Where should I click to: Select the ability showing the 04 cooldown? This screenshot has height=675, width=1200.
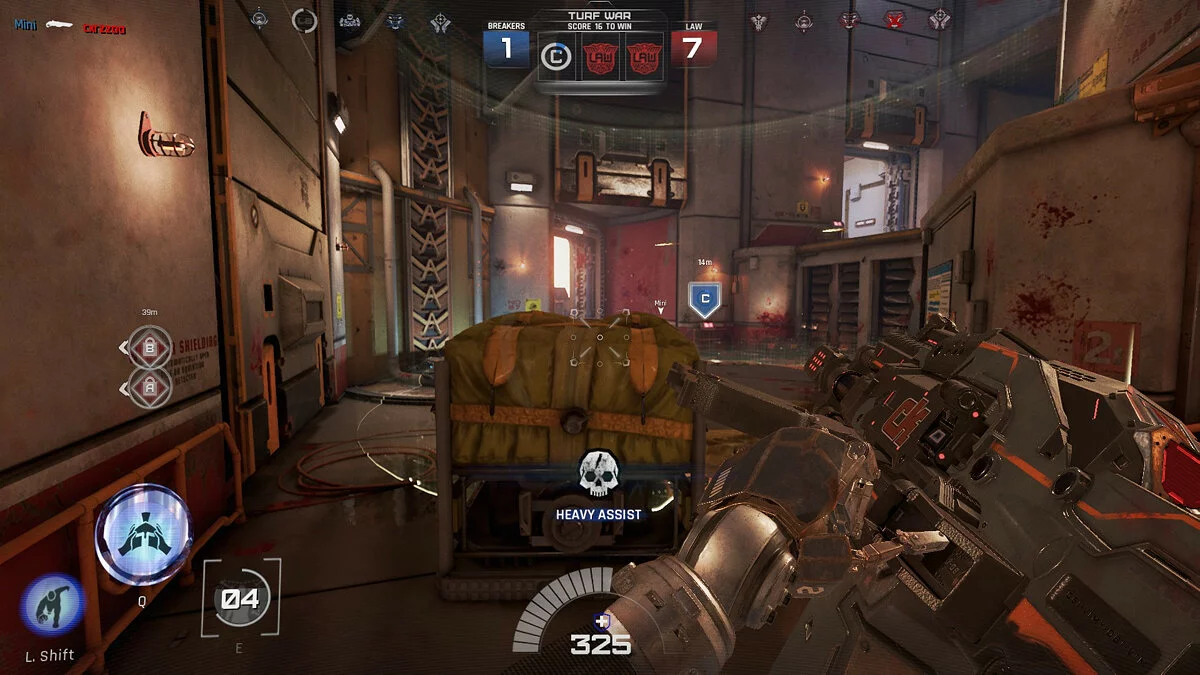coord(240,598)
